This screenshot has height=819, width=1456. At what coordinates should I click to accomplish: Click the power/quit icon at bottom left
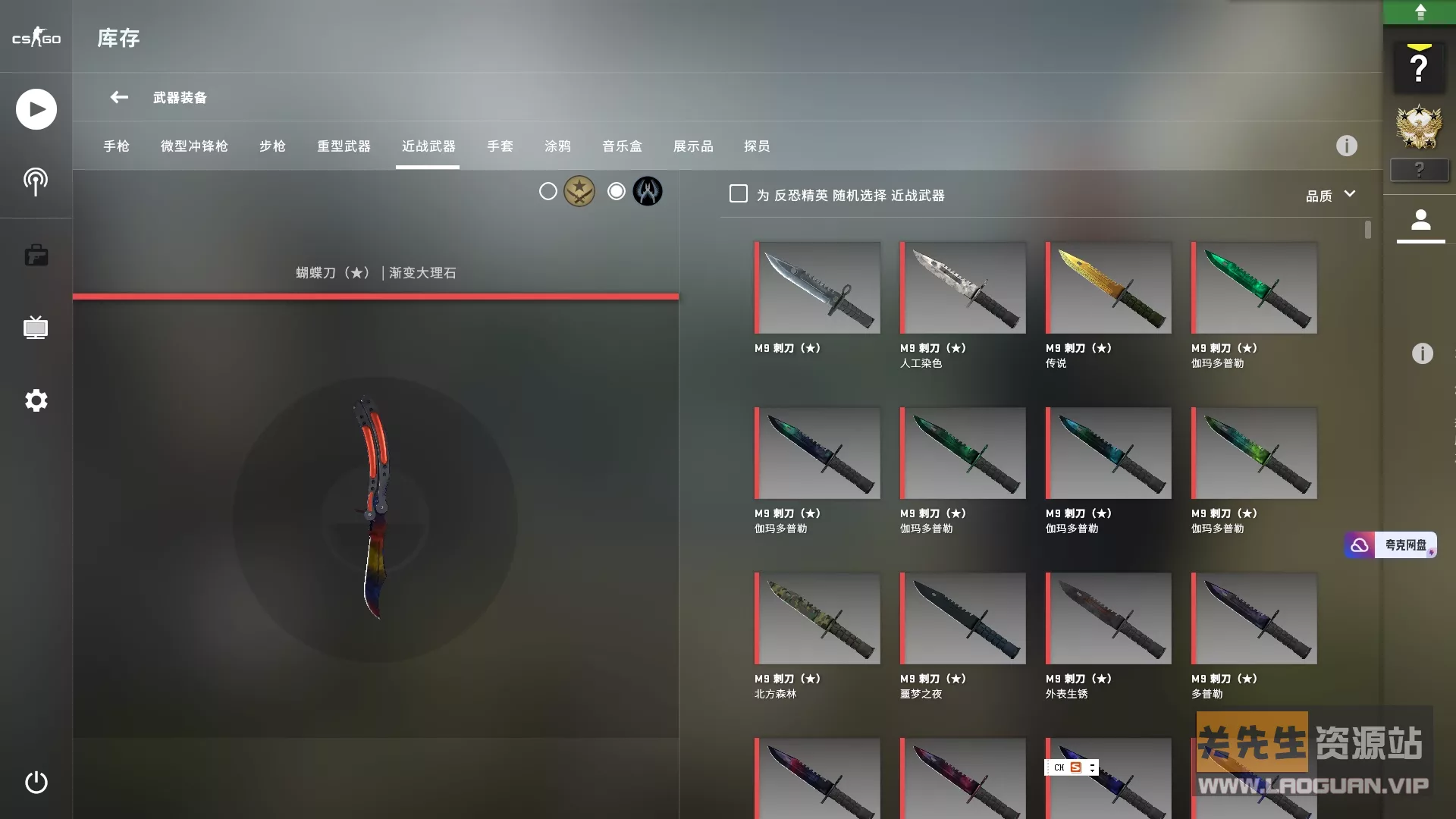(x=36, y=783)
